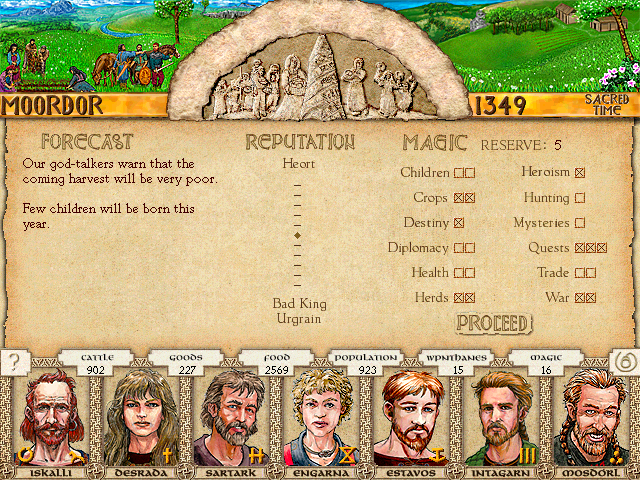
Task: Open the question mark help button
Action: point(16,362)
